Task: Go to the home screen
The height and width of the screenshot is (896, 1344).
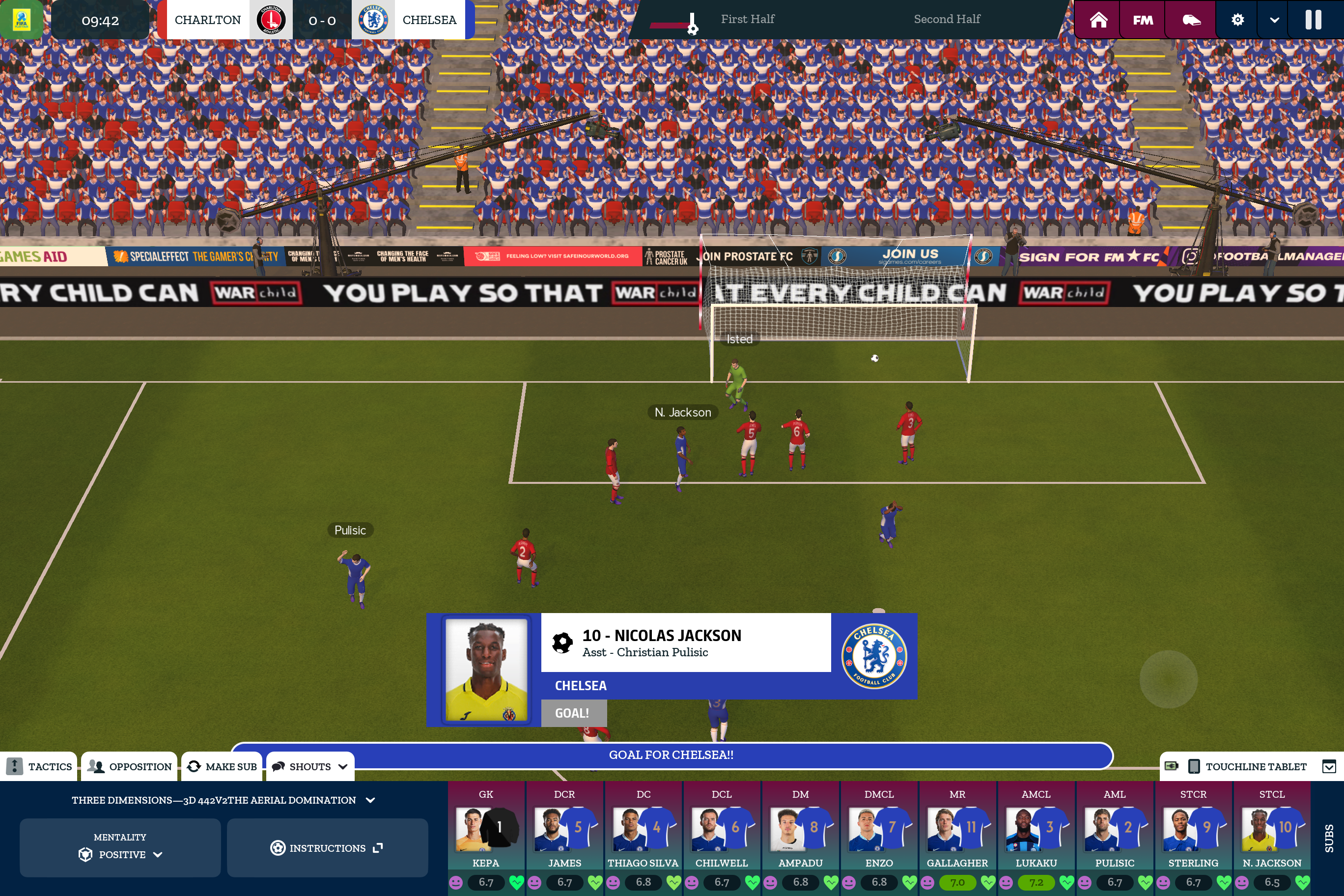Action: click(1098, 20)
